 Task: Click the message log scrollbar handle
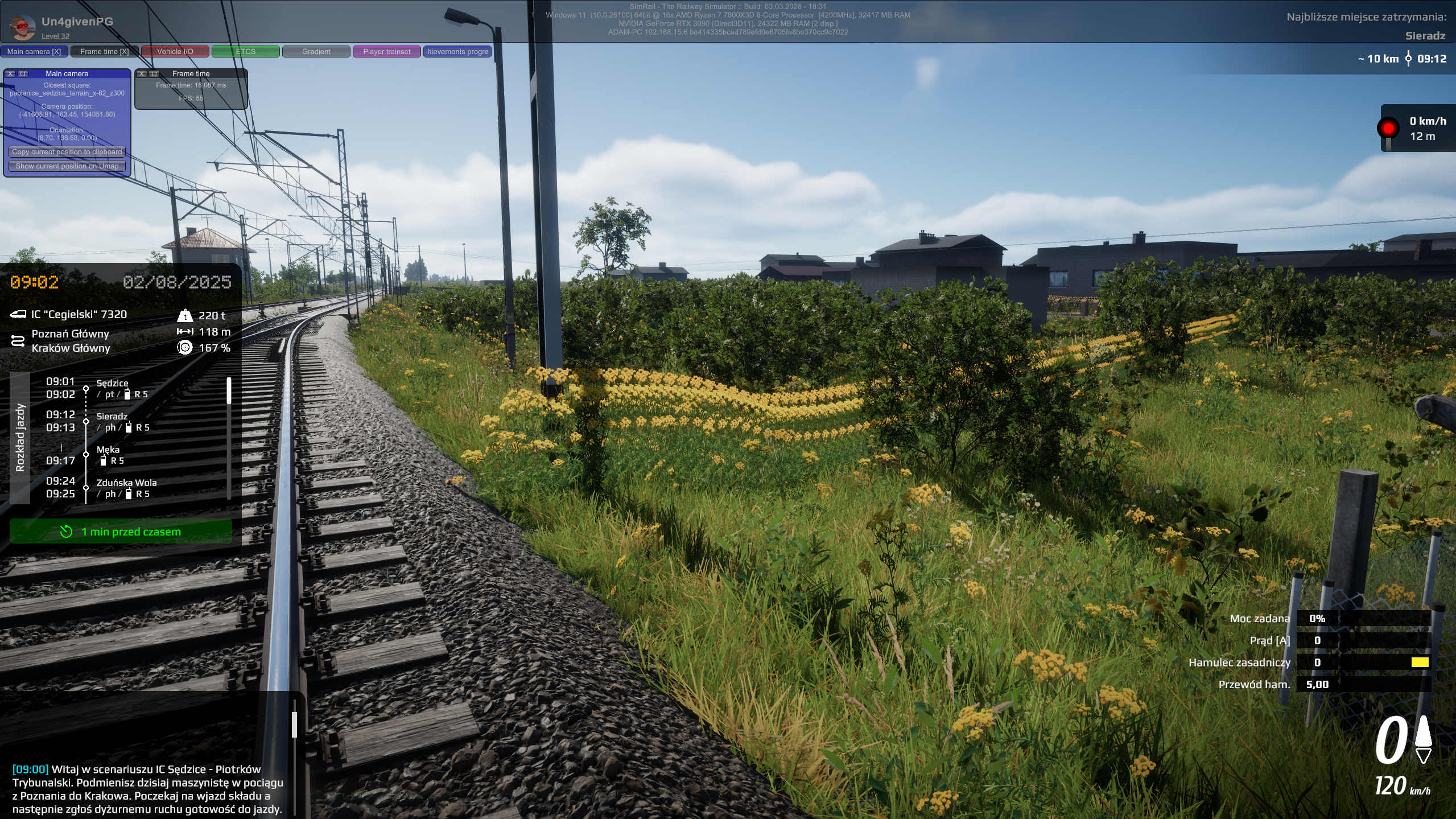[294, 725]
